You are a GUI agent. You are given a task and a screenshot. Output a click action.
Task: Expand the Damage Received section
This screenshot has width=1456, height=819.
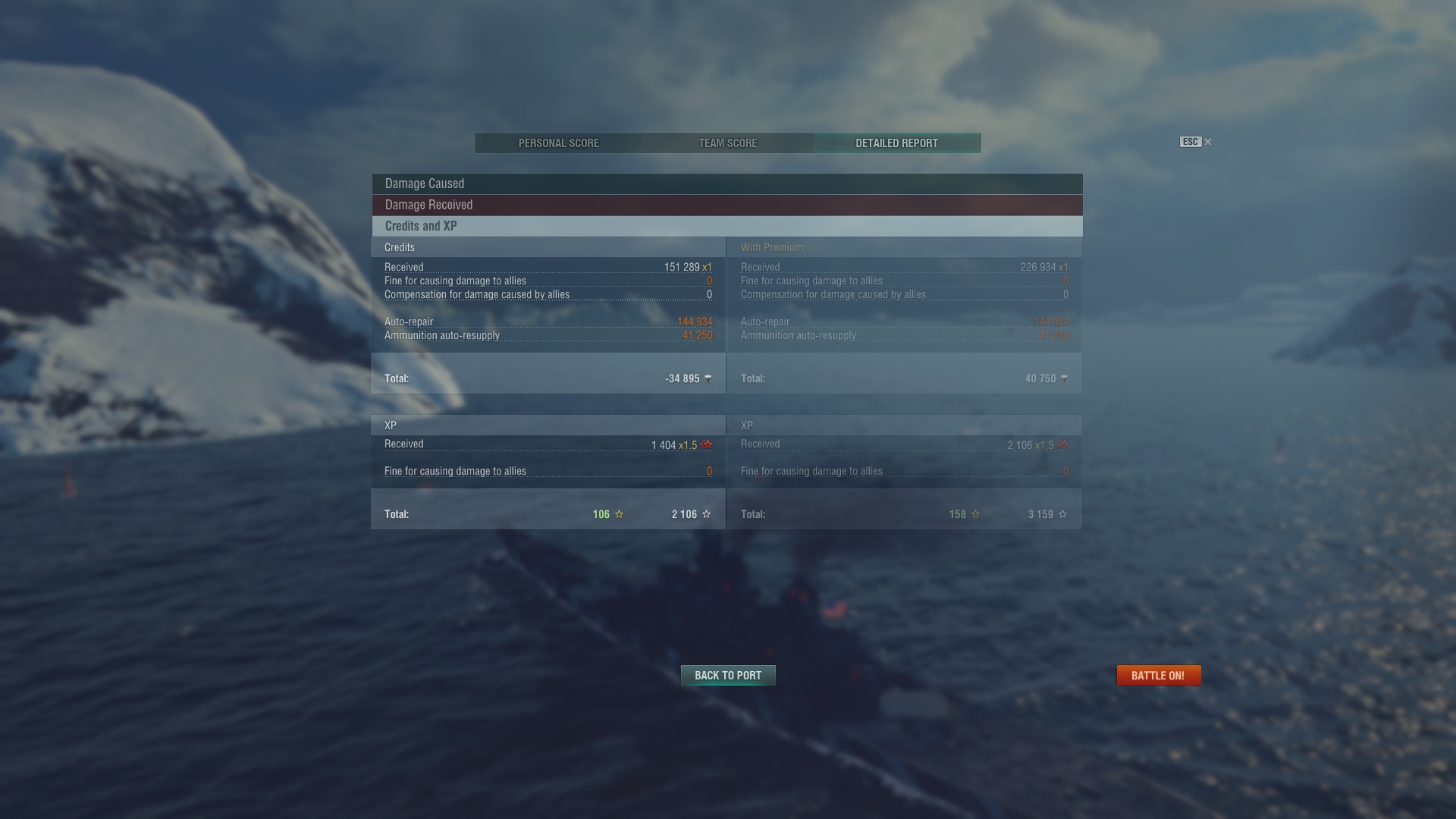point(726,205)
